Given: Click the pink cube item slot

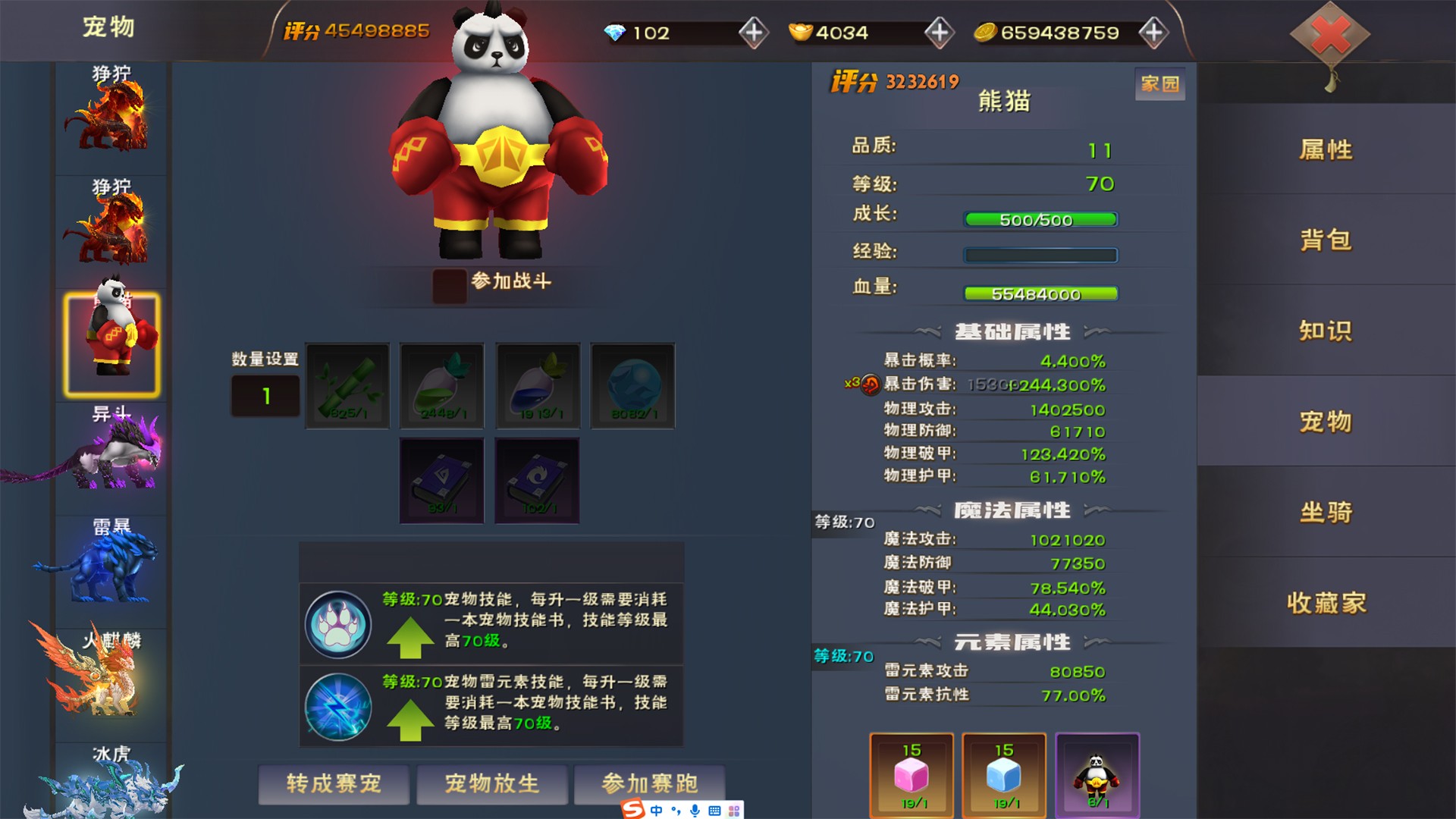Looking at the screenshot, I should [x=912, y=775].
